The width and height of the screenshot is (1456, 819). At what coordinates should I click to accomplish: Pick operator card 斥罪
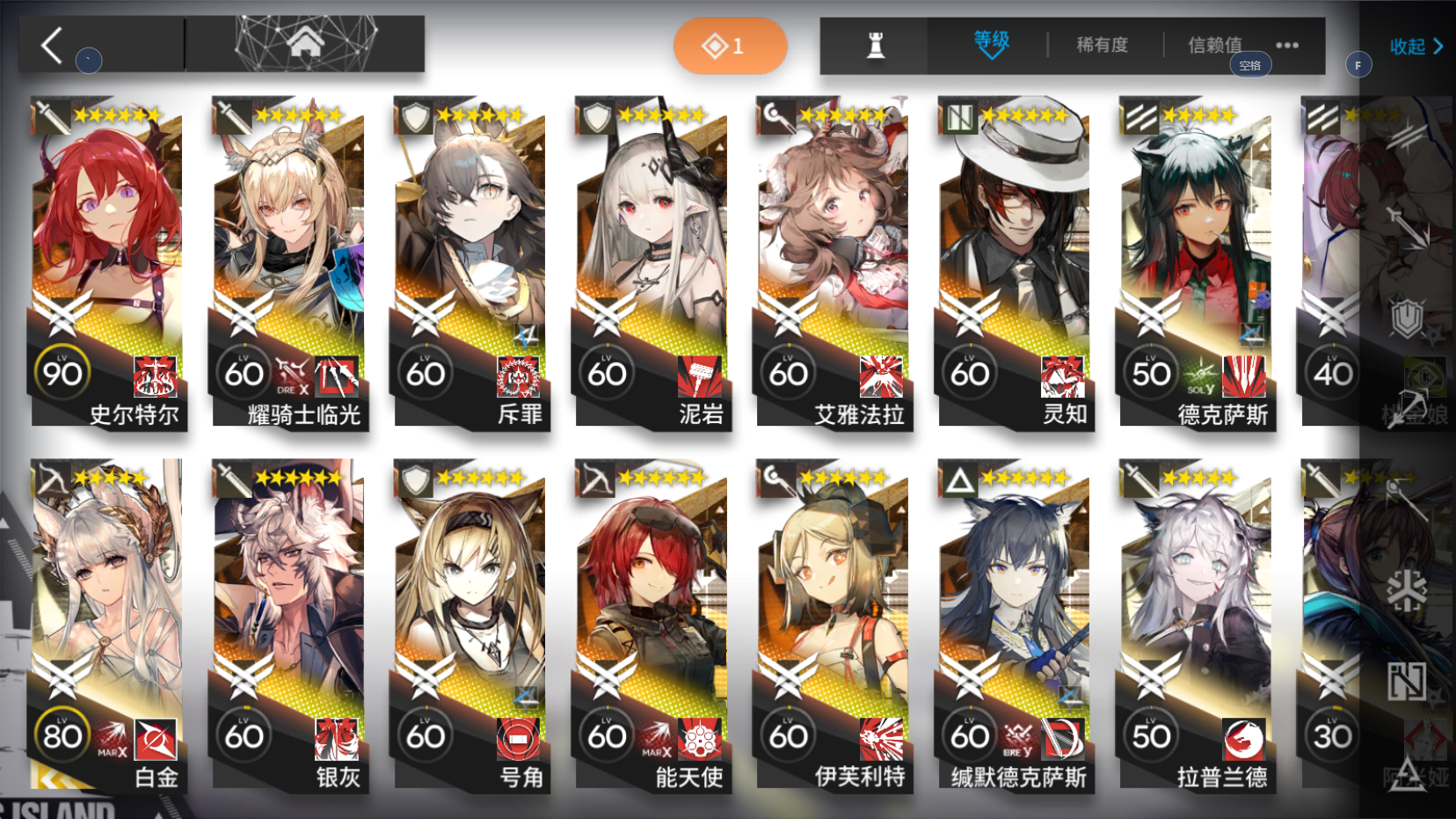[x=472, y=264]
